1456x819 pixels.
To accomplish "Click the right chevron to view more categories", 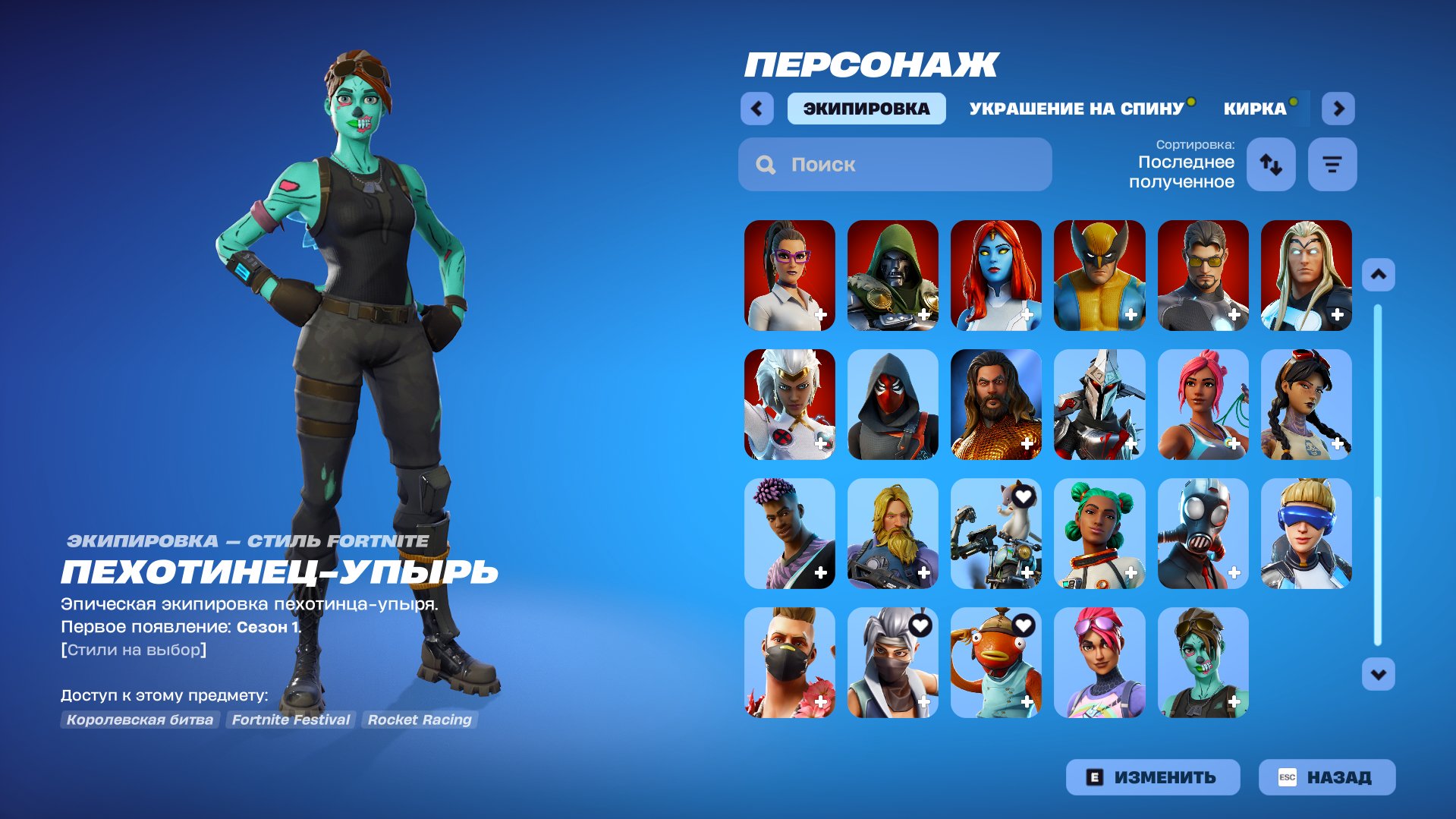I will pyautogui.click(x=1338, y=109).
